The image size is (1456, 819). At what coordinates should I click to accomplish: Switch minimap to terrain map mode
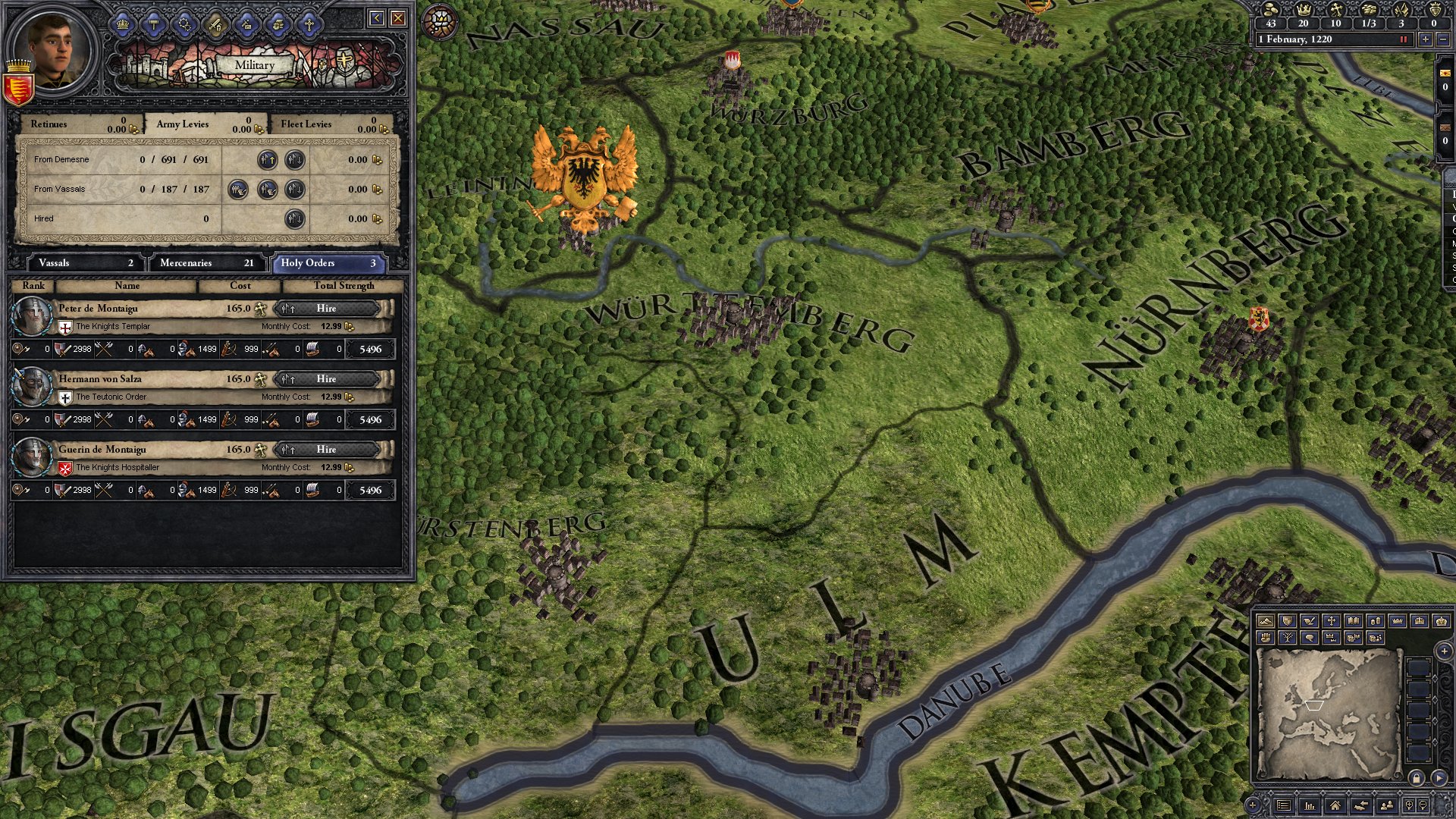pos(1266,622)
